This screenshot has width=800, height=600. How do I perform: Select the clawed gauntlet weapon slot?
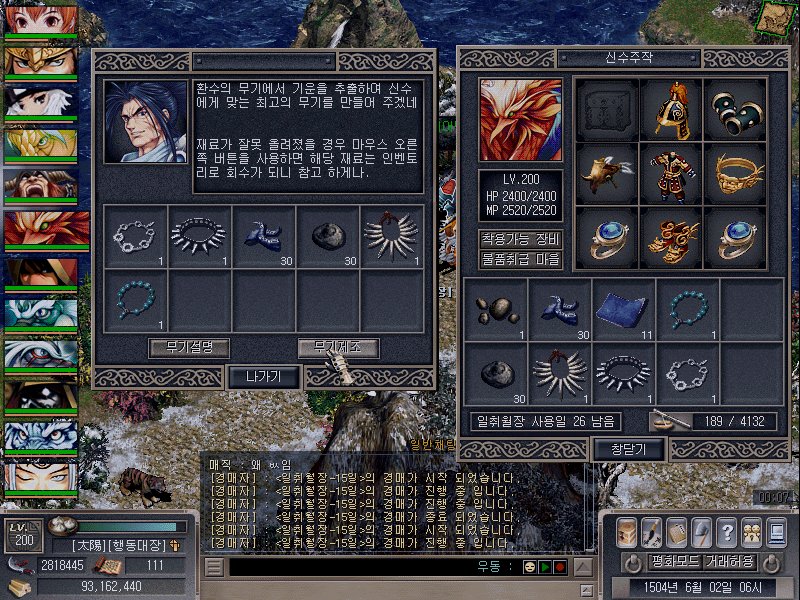(x=607, y=171)
